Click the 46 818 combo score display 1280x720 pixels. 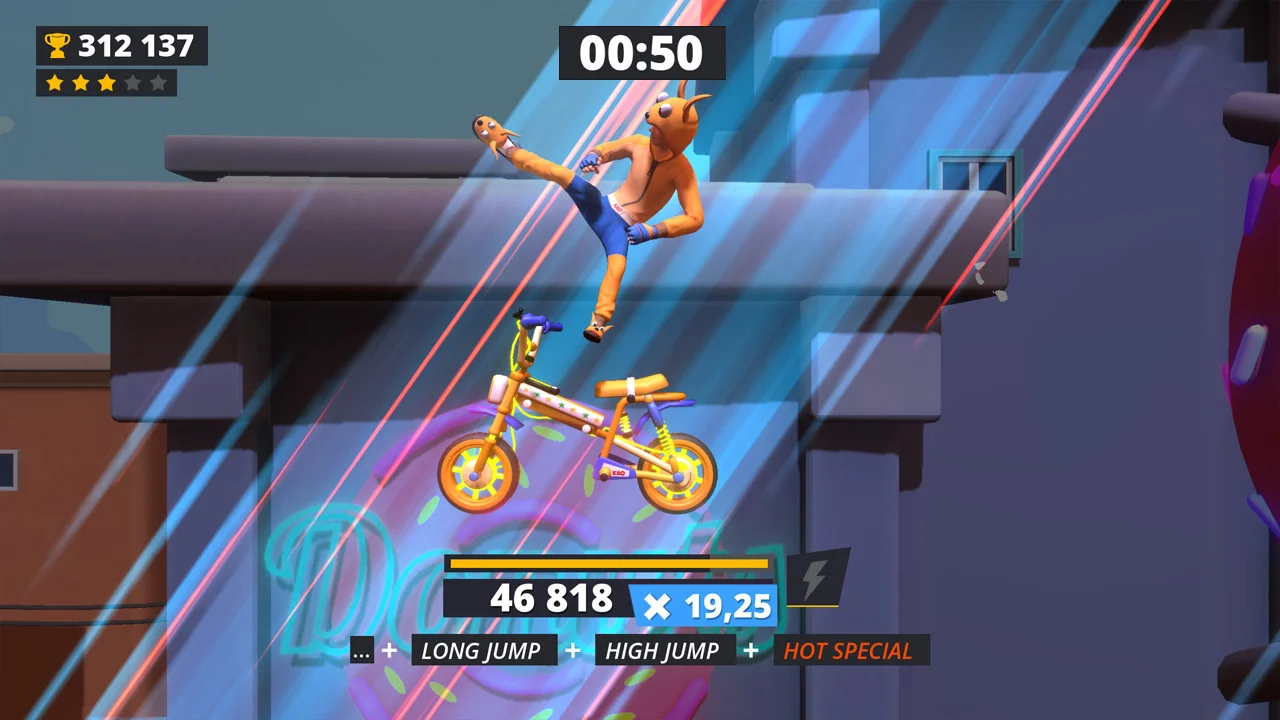[551, 600]
